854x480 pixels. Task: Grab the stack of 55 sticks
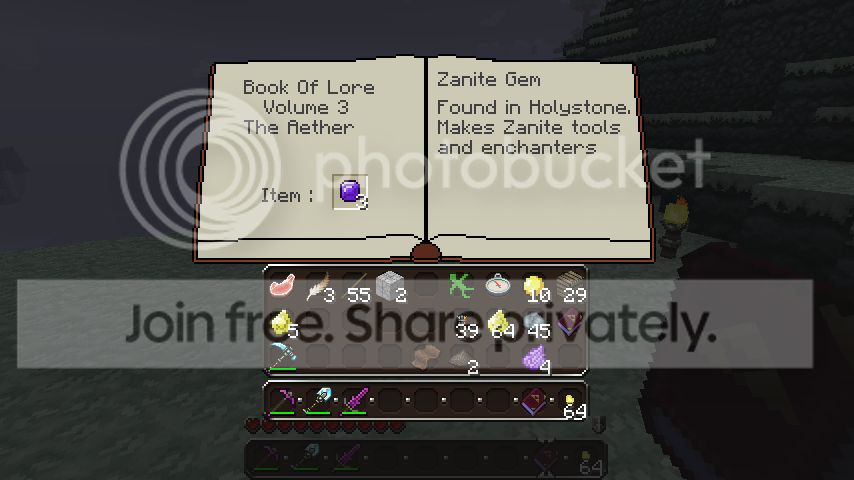pos(354,289)
